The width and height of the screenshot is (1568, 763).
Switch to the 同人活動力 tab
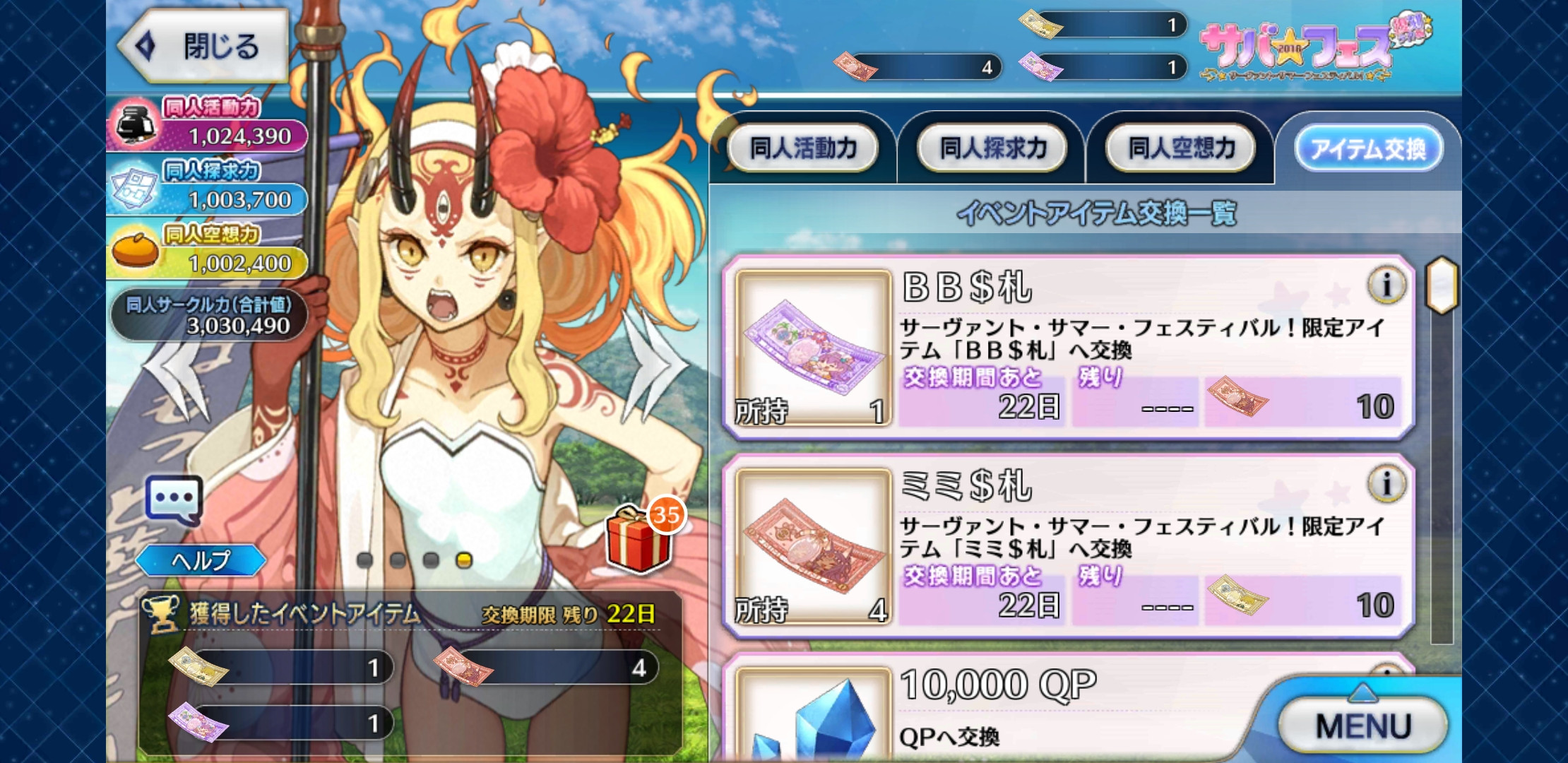tap(803, 148)
